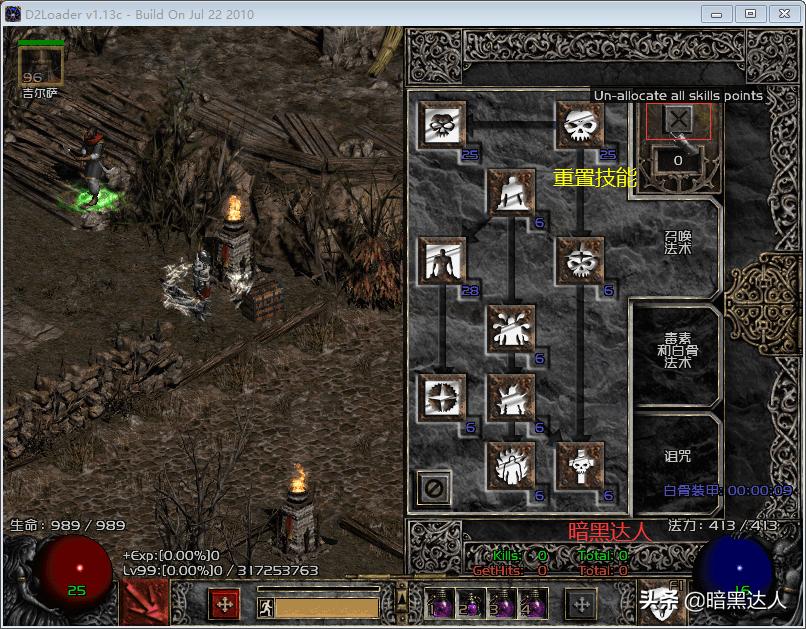The width and height of the screenshot is (806, 629).
Task: Click the mercenary portrait
Action: click(x=41, y=67)
